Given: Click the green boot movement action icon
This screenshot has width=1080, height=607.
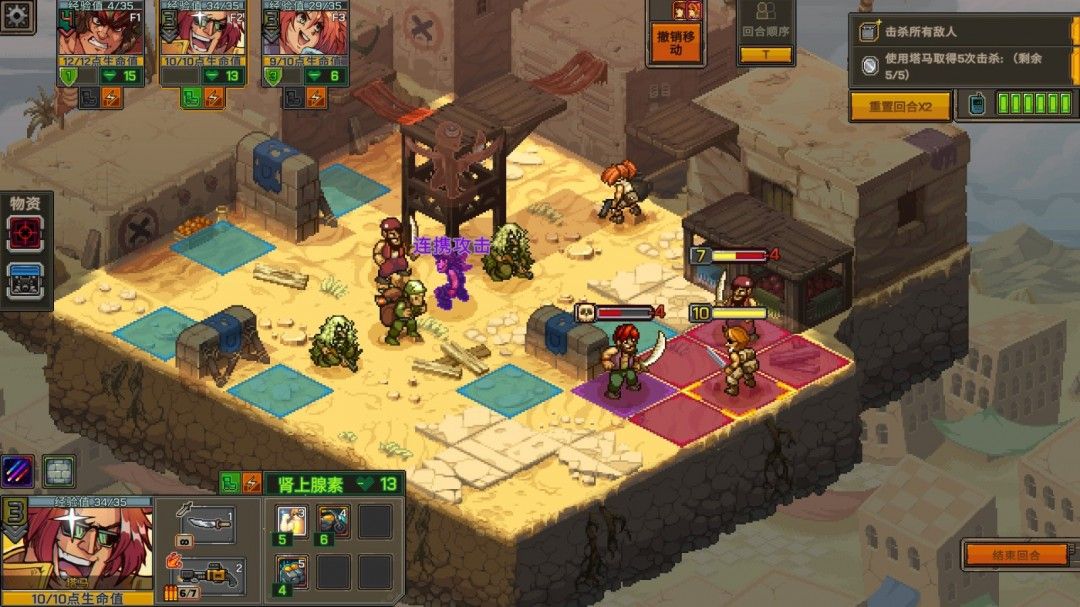Looking at the screenshot, I should pos(227,484).
